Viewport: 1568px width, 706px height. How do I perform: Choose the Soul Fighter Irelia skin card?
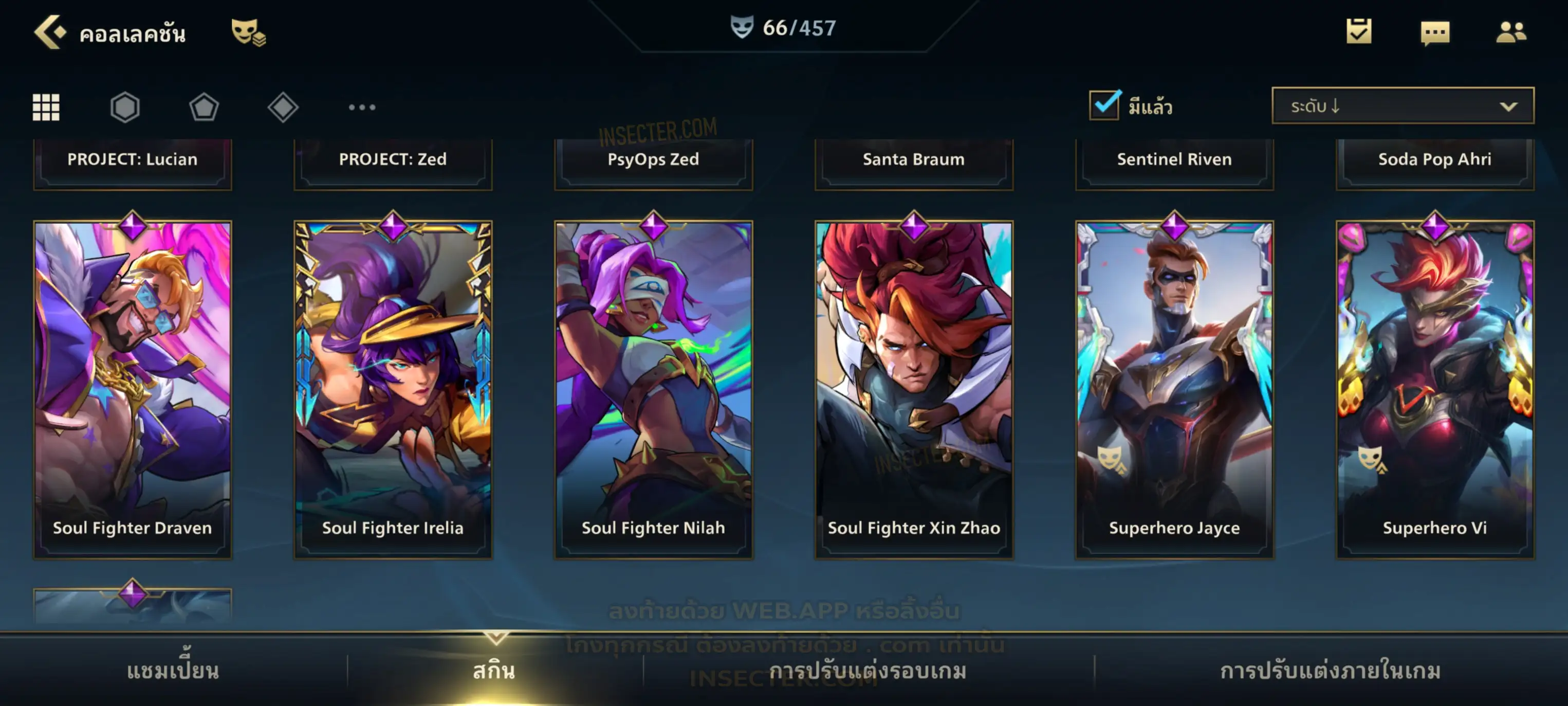(393, 390)
